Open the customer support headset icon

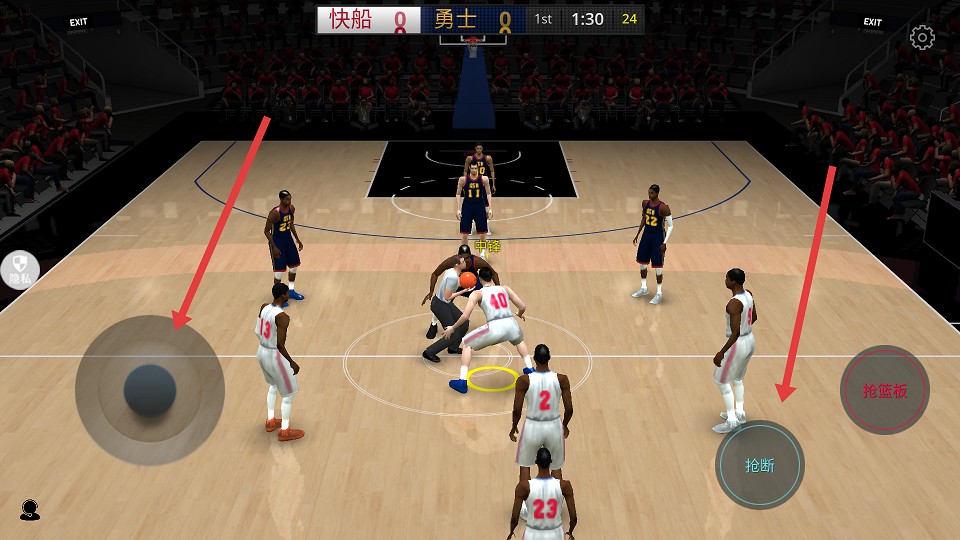(x=29, y=510)
